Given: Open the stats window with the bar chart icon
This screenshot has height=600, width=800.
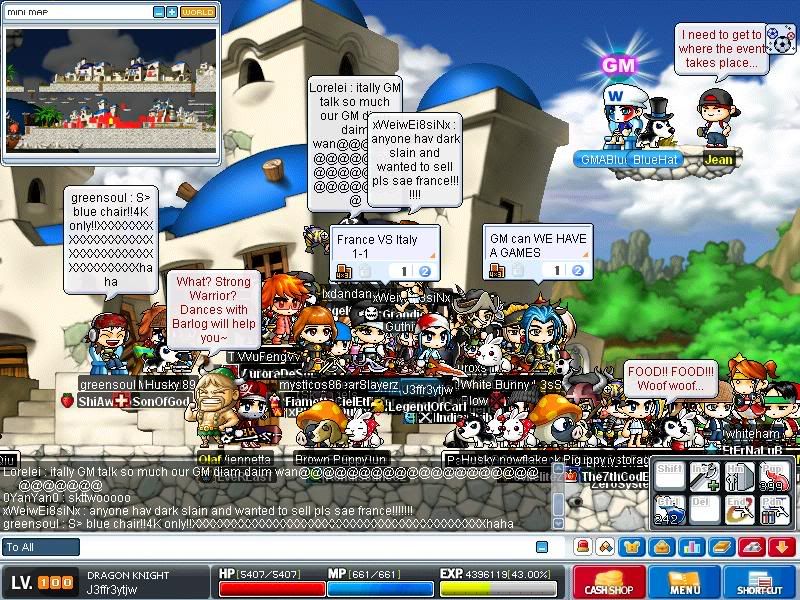Looking at the screenshot, I should coord(690,547).
